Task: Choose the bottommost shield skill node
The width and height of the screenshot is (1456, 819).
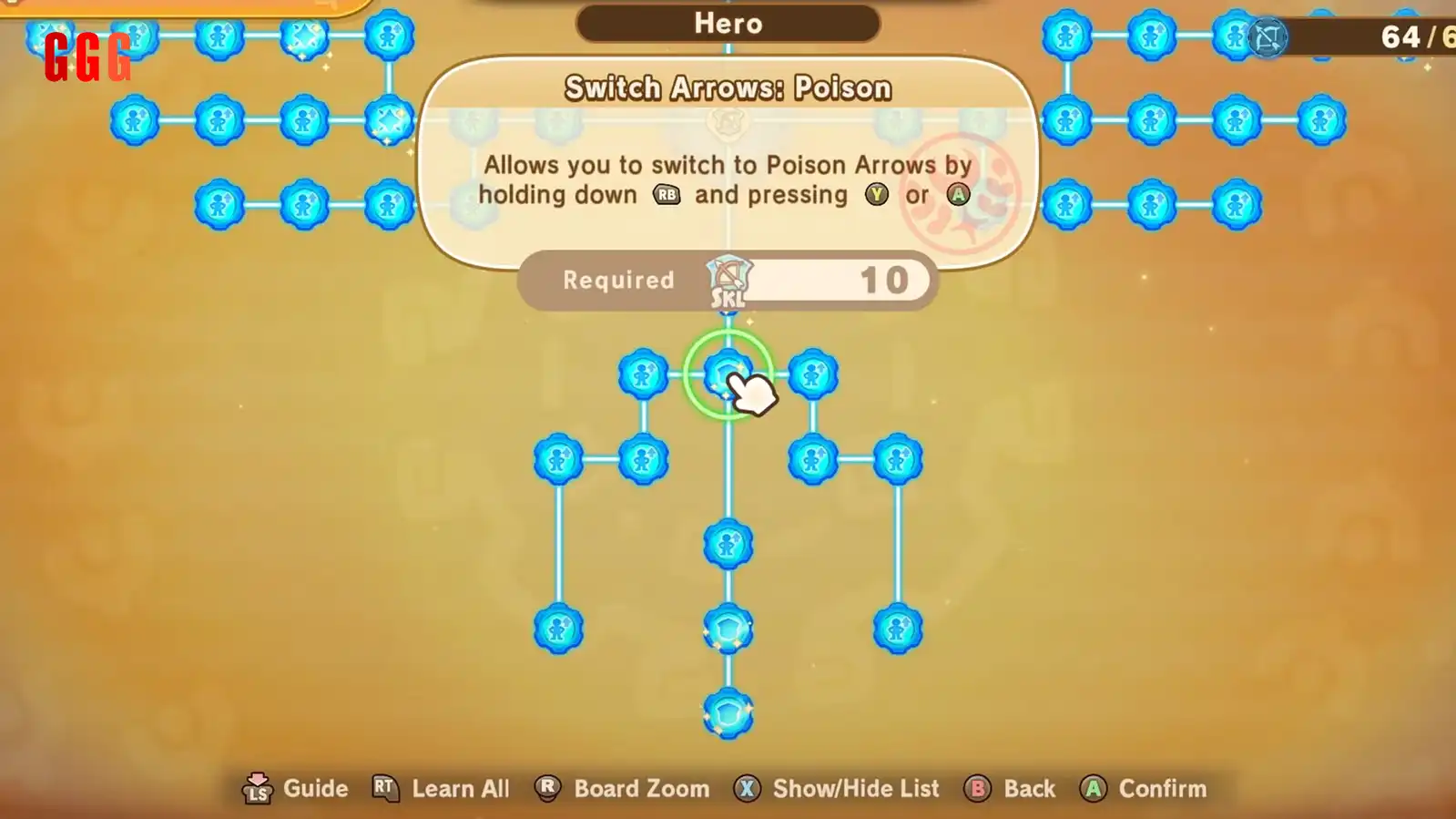Action: pyautogui.click(x=728, y=714)
